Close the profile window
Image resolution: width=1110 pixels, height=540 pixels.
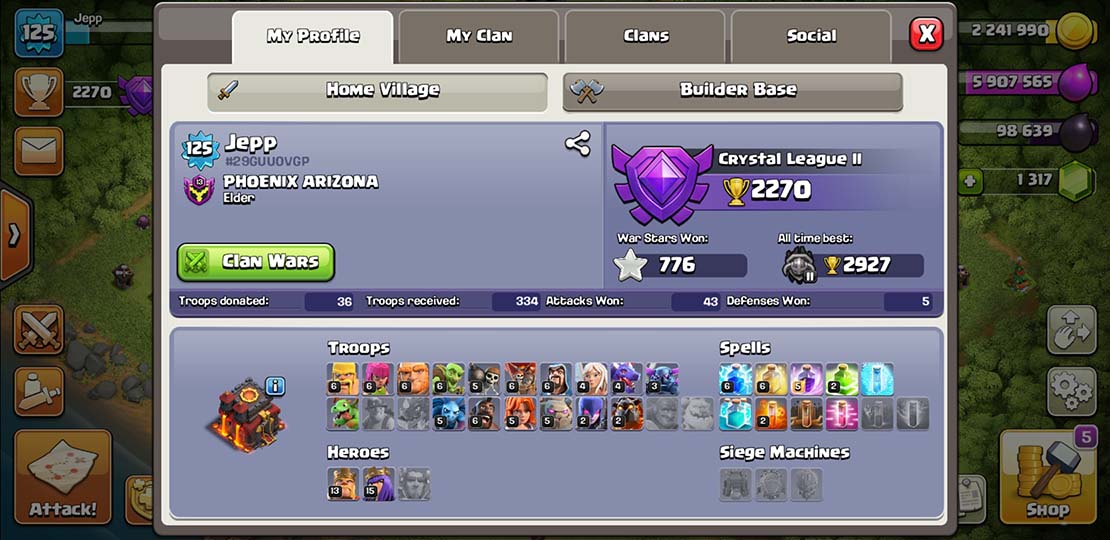click(926, 34)
